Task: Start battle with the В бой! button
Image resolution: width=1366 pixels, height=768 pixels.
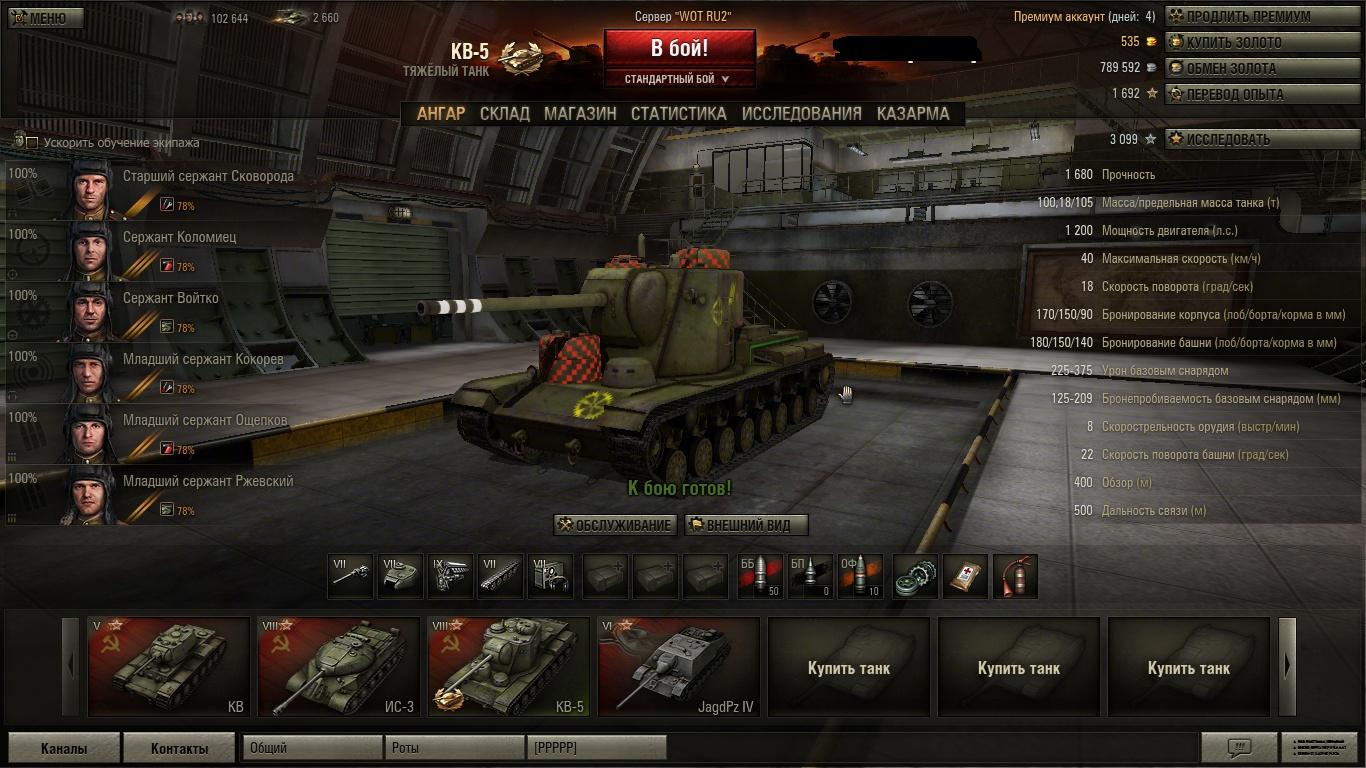Action: click(x=679, y=48)
